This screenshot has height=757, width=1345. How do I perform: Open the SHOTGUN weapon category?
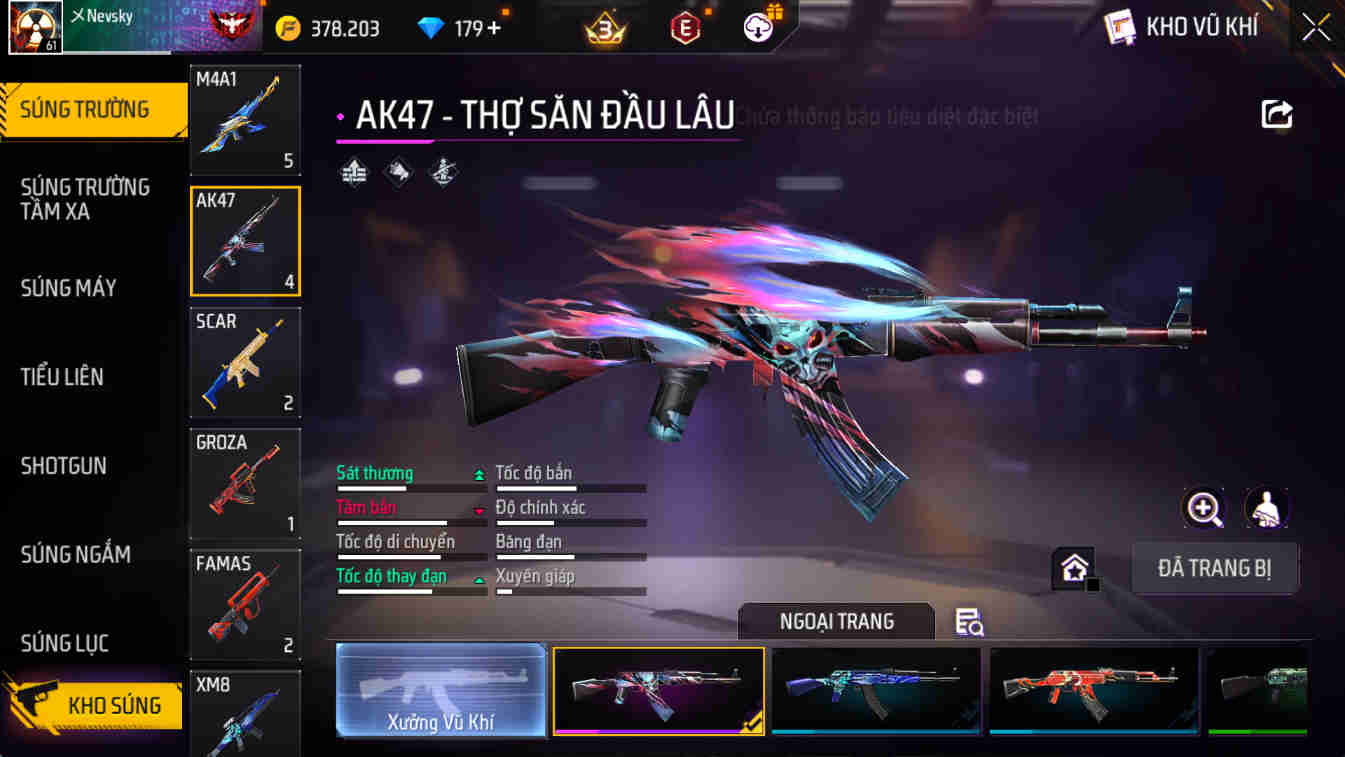[x=63, y=466]
